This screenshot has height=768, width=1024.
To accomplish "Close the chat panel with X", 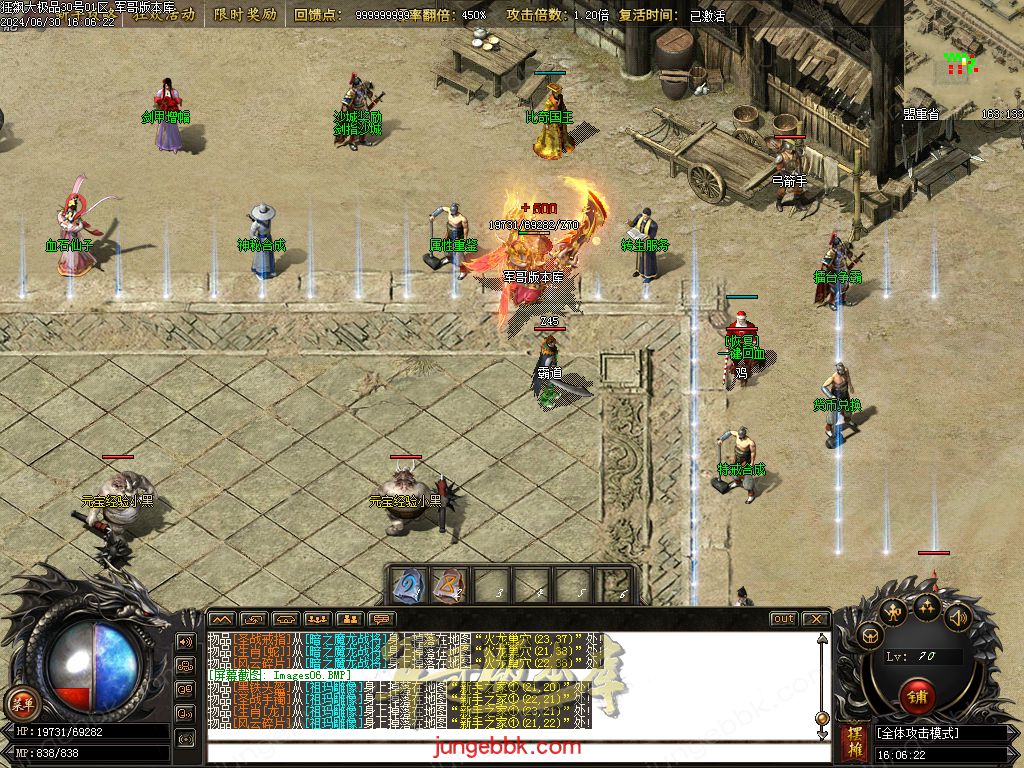I will pos(815,619).
